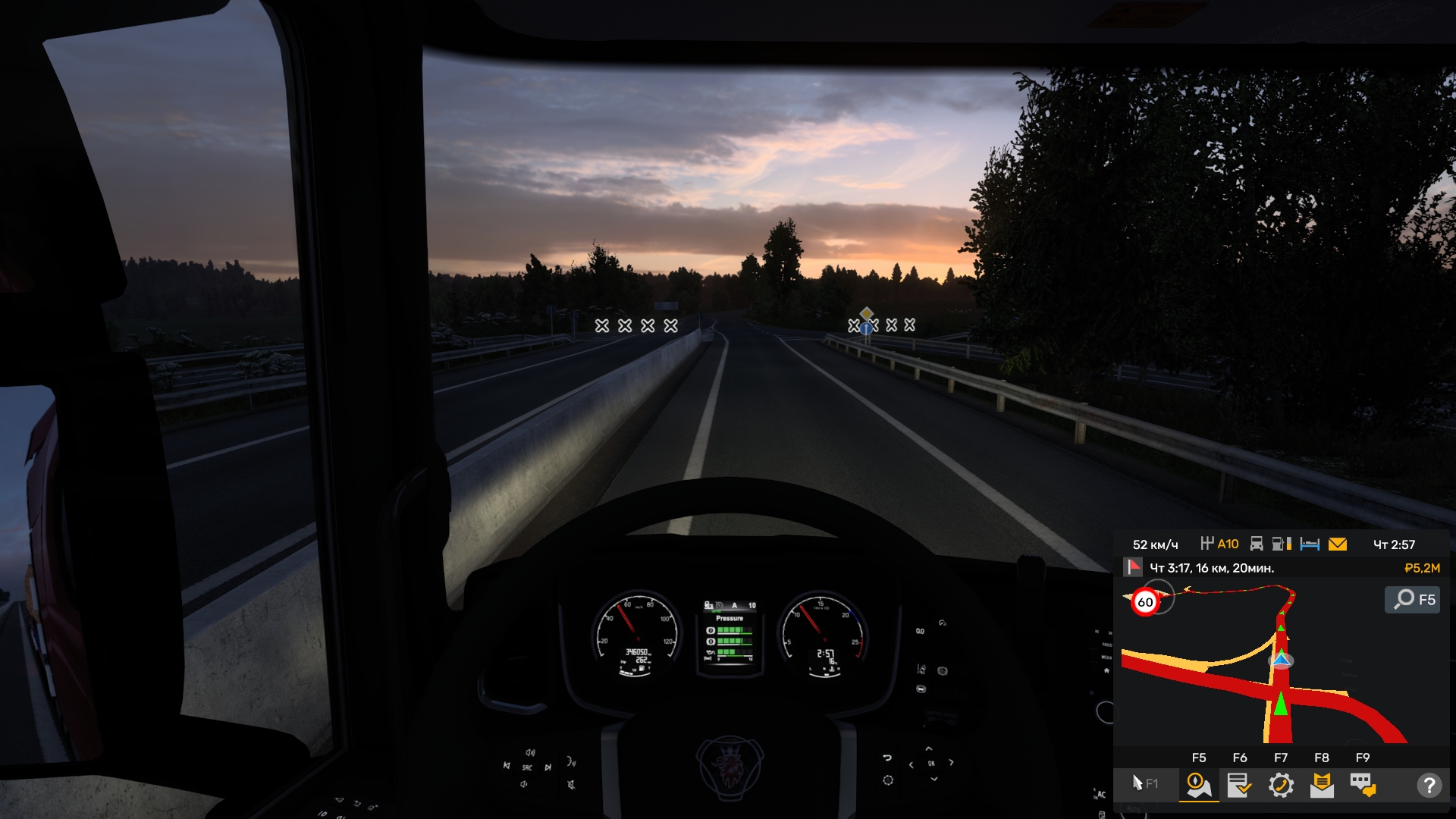Screen dimensions: 1456x819
Task: Switch to the navigation map tab
Action: (1198, 785)
